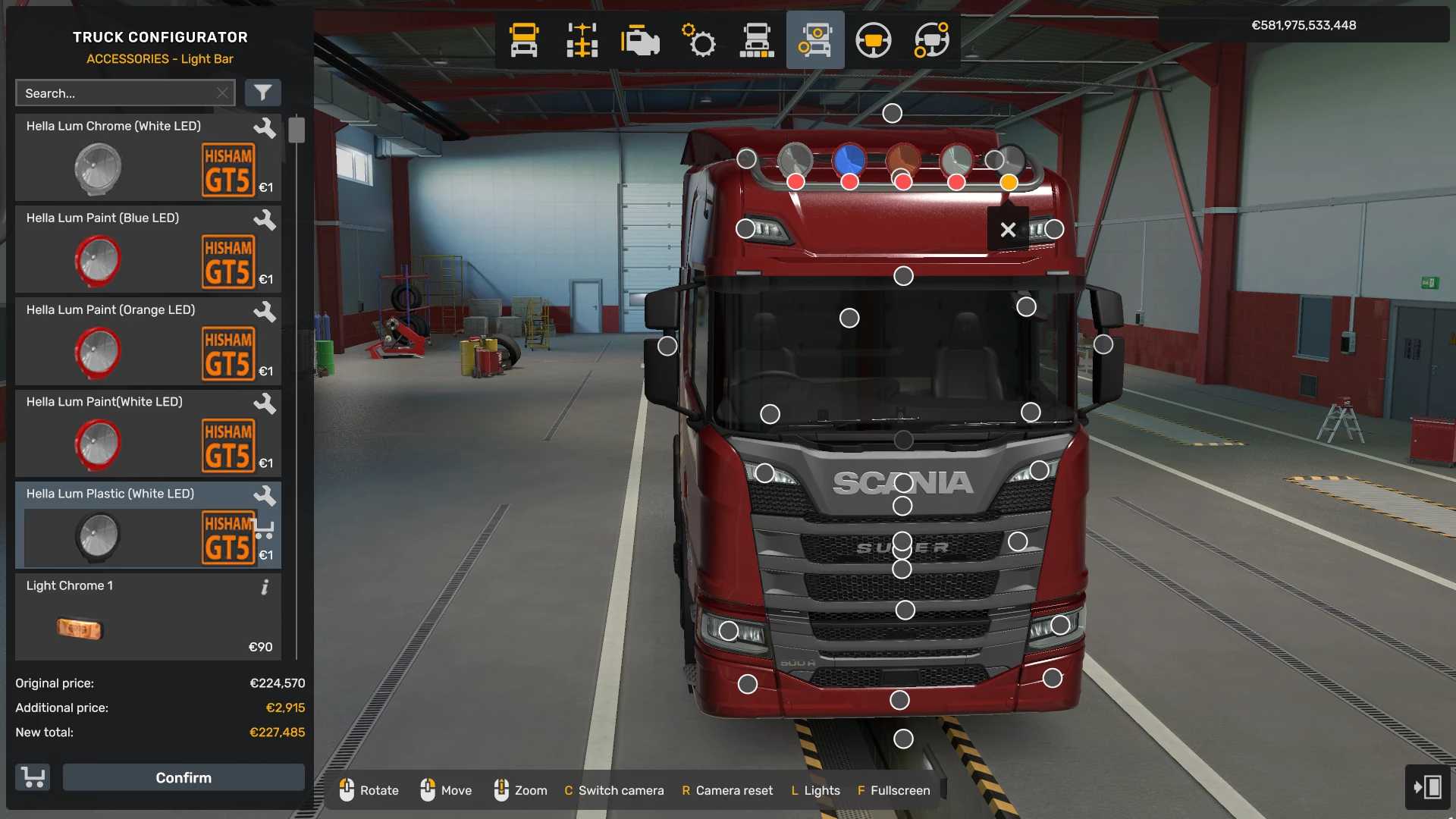The height and width of the screenshot is (819, 1456).
Task: Open the truck cabin category tab
Action: [x=523, y=40]
